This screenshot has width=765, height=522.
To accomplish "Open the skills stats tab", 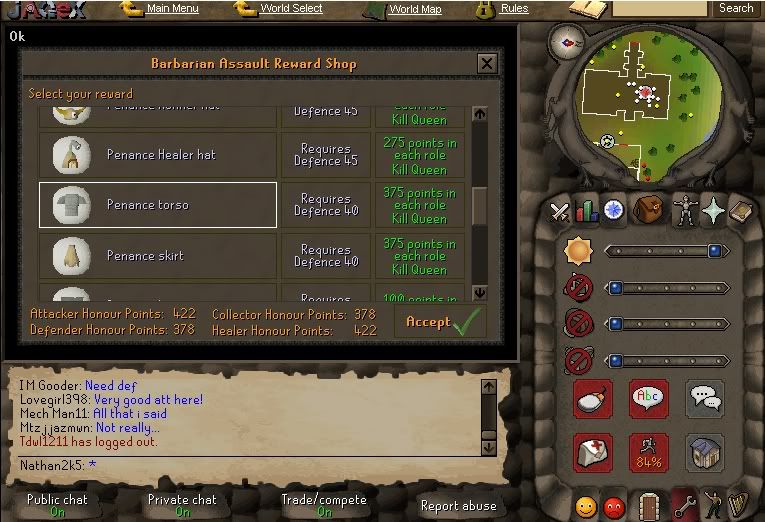I will coord(587,210).
